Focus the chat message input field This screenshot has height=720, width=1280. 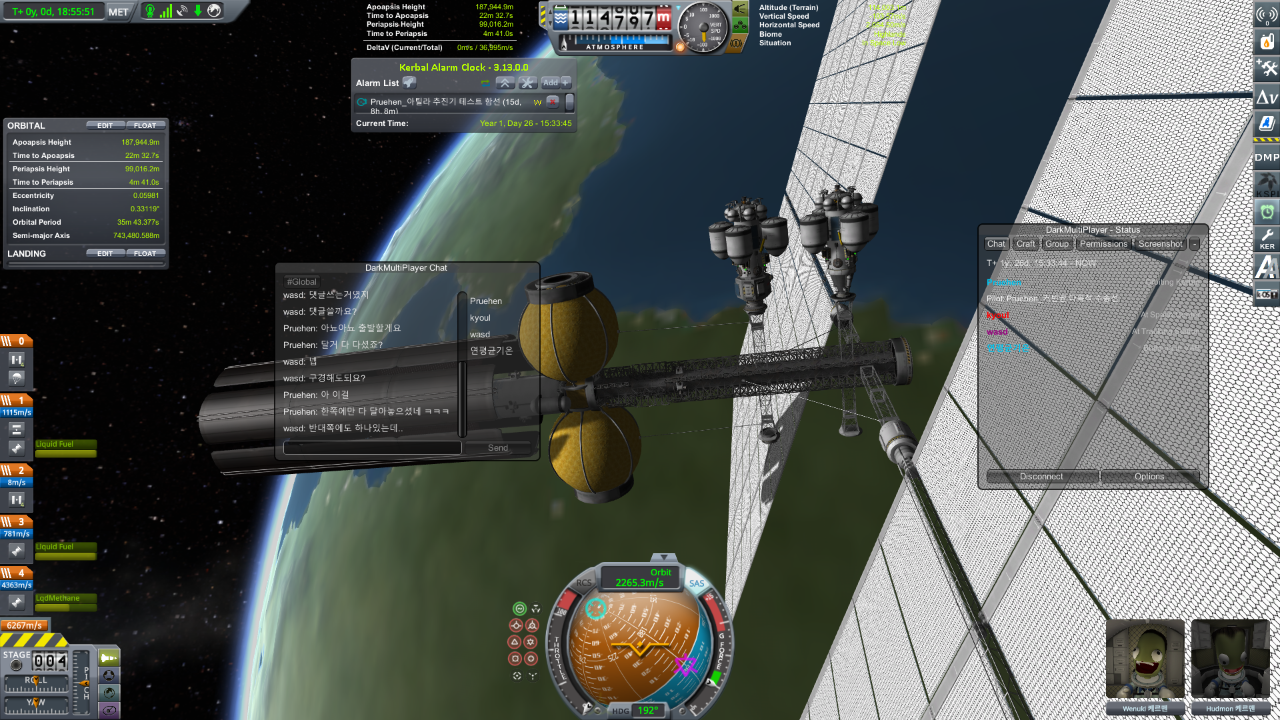click(372, 448)
